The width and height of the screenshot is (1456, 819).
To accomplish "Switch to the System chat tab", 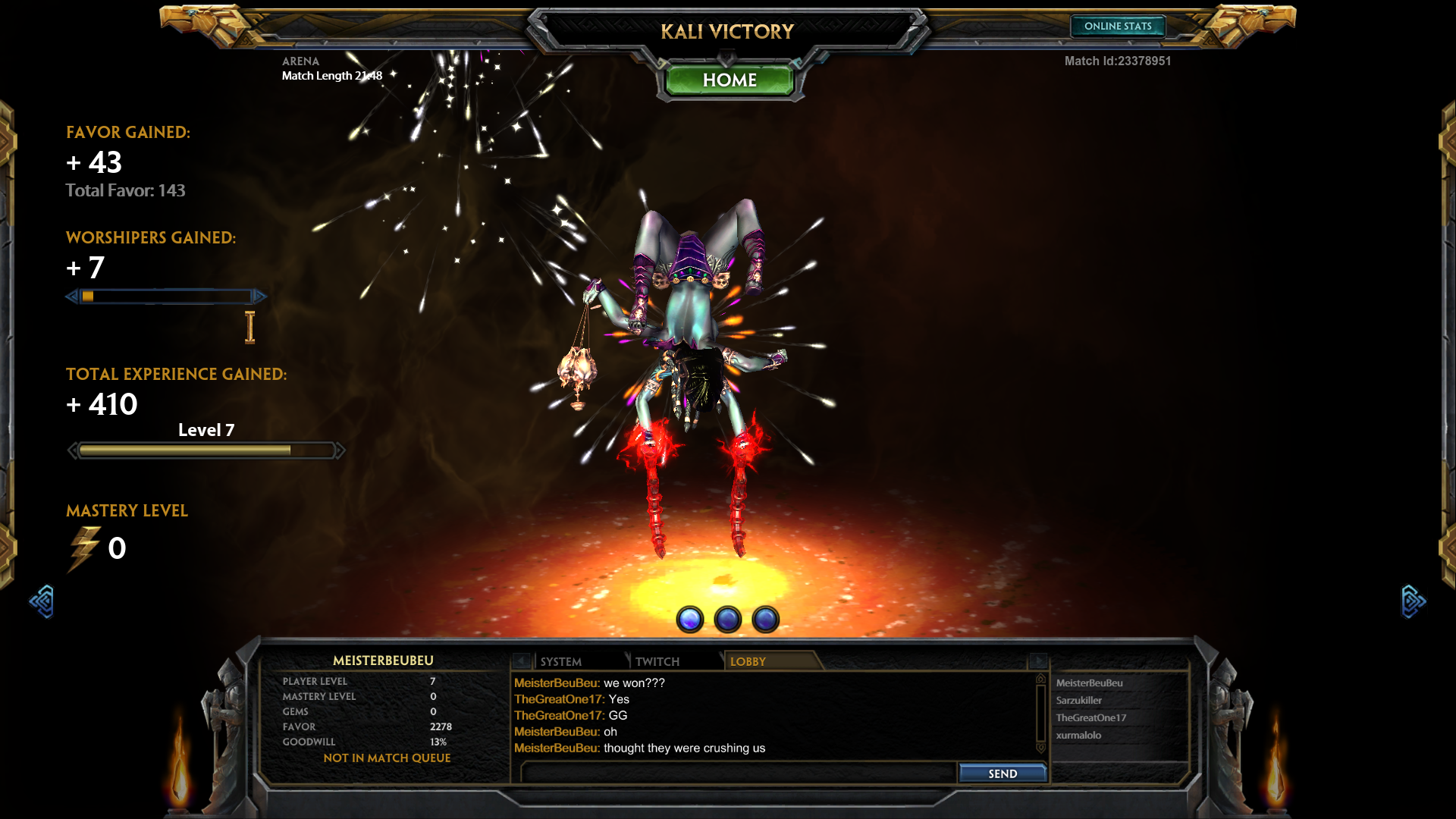I will [561, 661].
